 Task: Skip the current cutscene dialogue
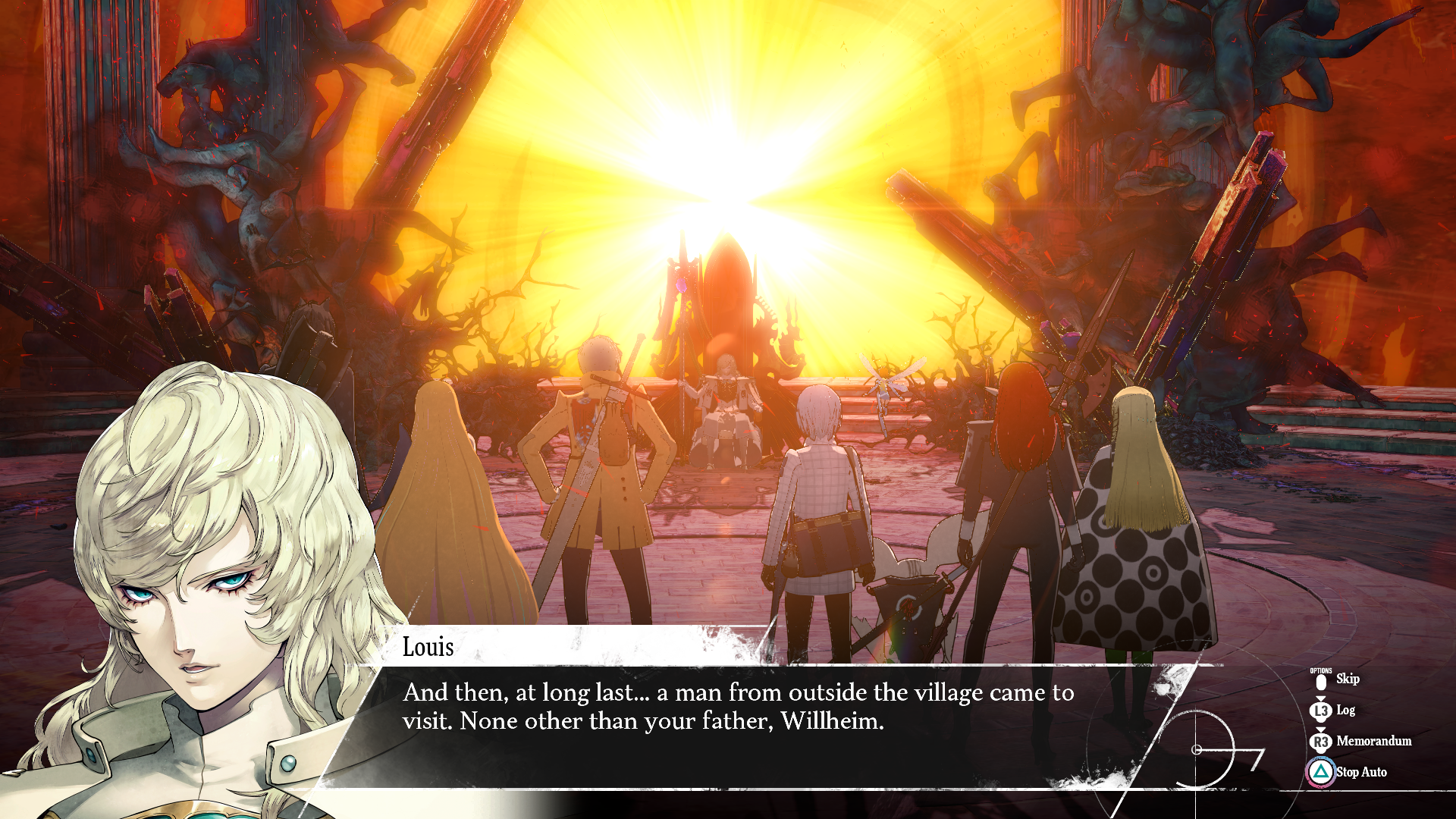(1346, 679)
